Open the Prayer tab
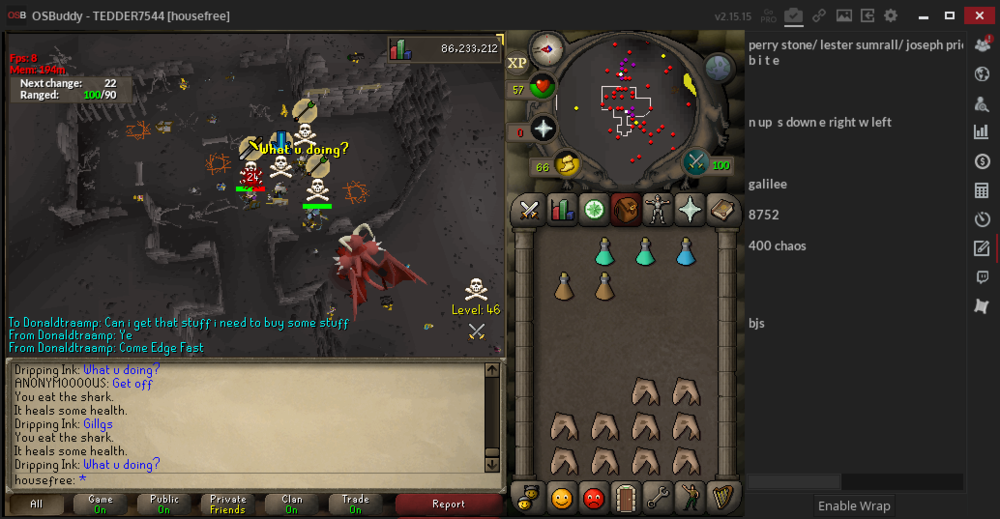Screen dimensions: 1000x519 pos(690,210)
